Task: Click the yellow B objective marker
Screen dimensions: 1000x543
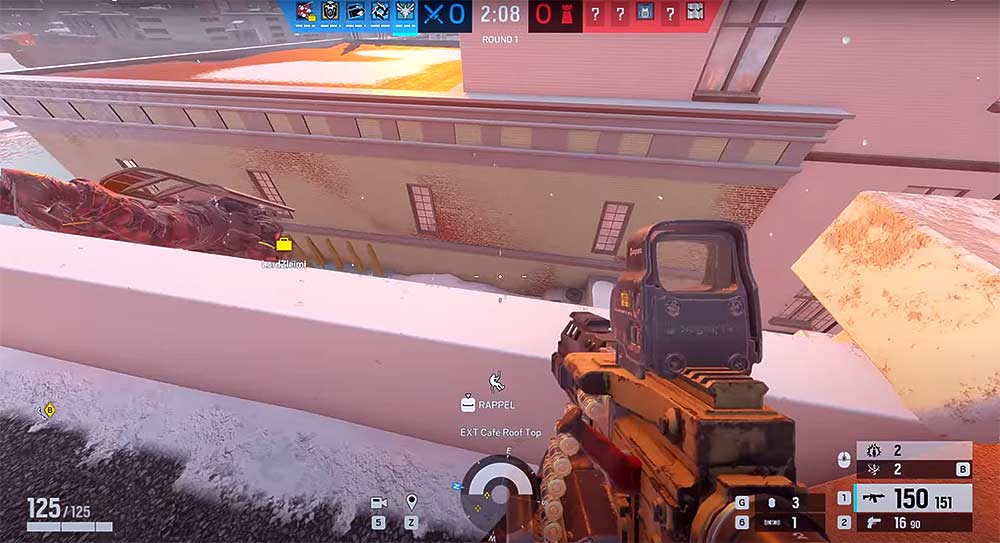Action: click(x=49, y=409)
